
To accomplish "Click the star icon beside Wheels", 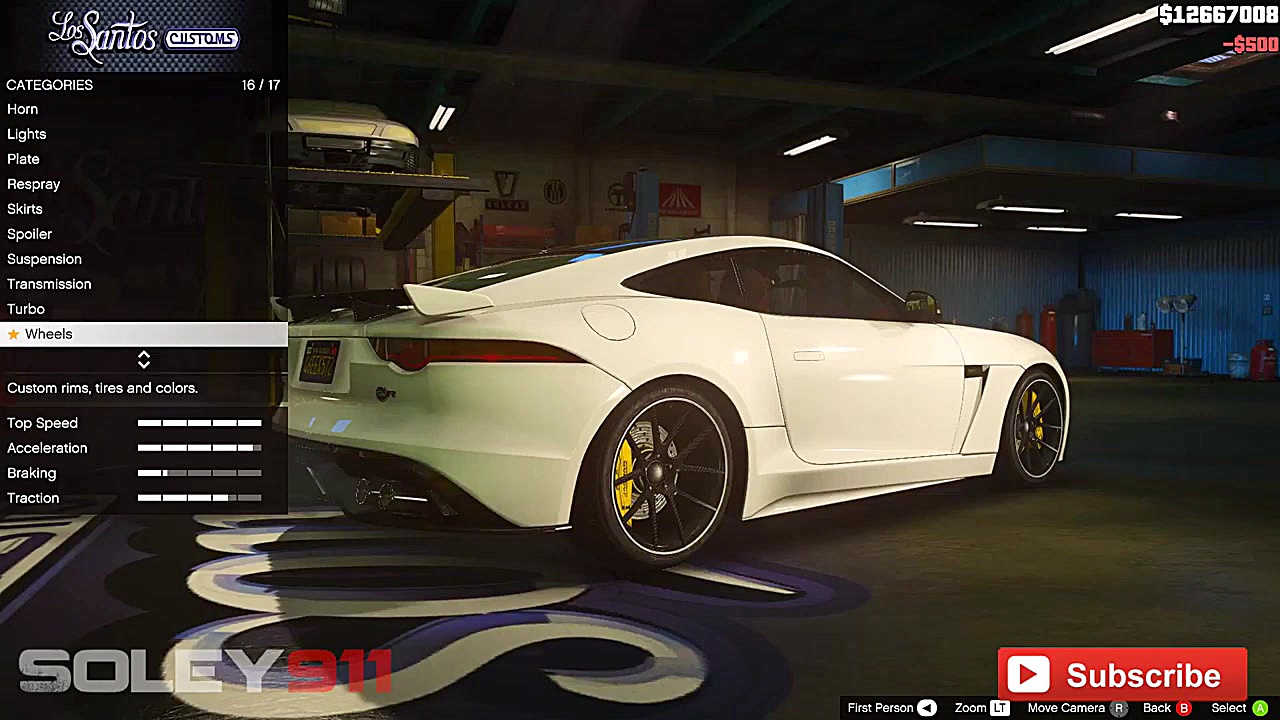I will pyautogui.click(x=14, y=334).
